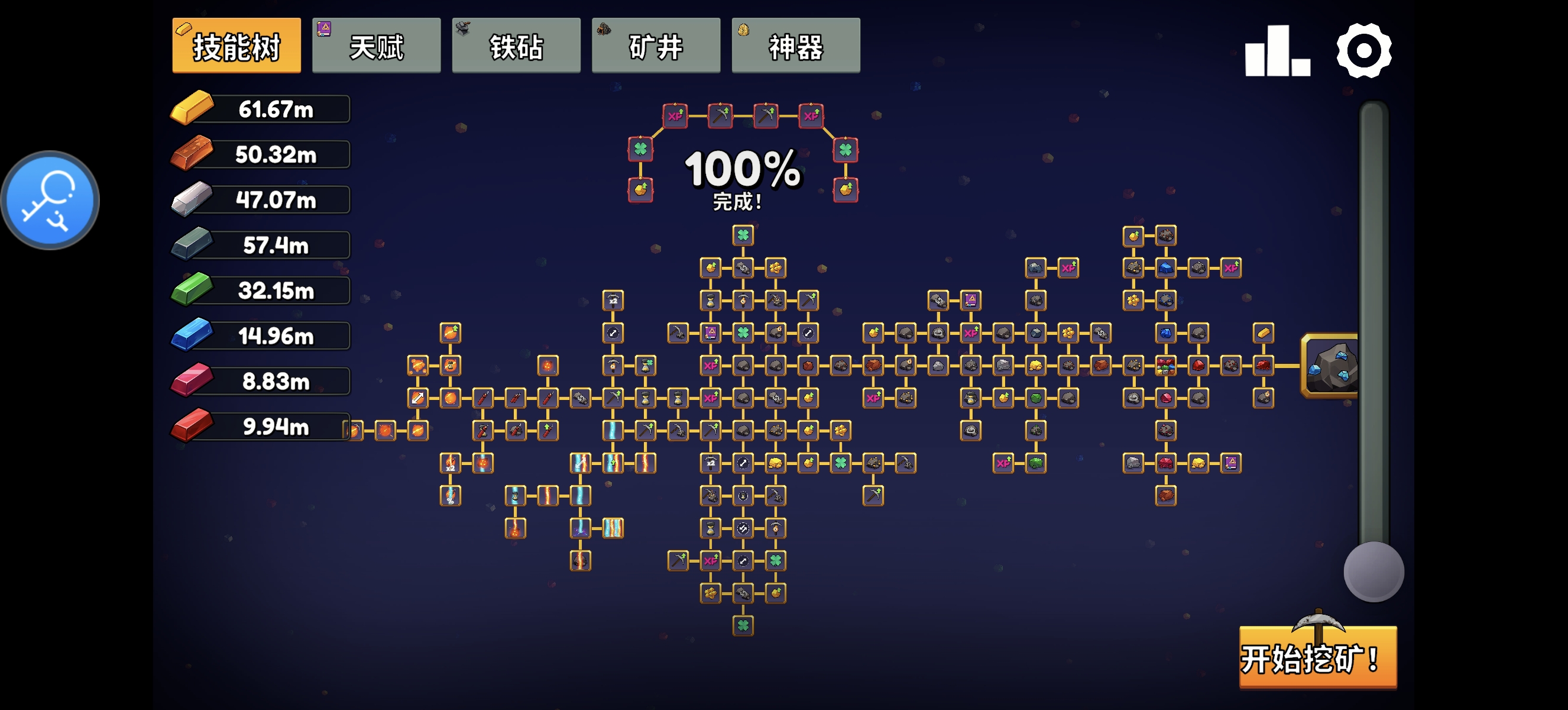Show the 神器 tab
The image size is (1568, 710).
click(x=795, y=46)
